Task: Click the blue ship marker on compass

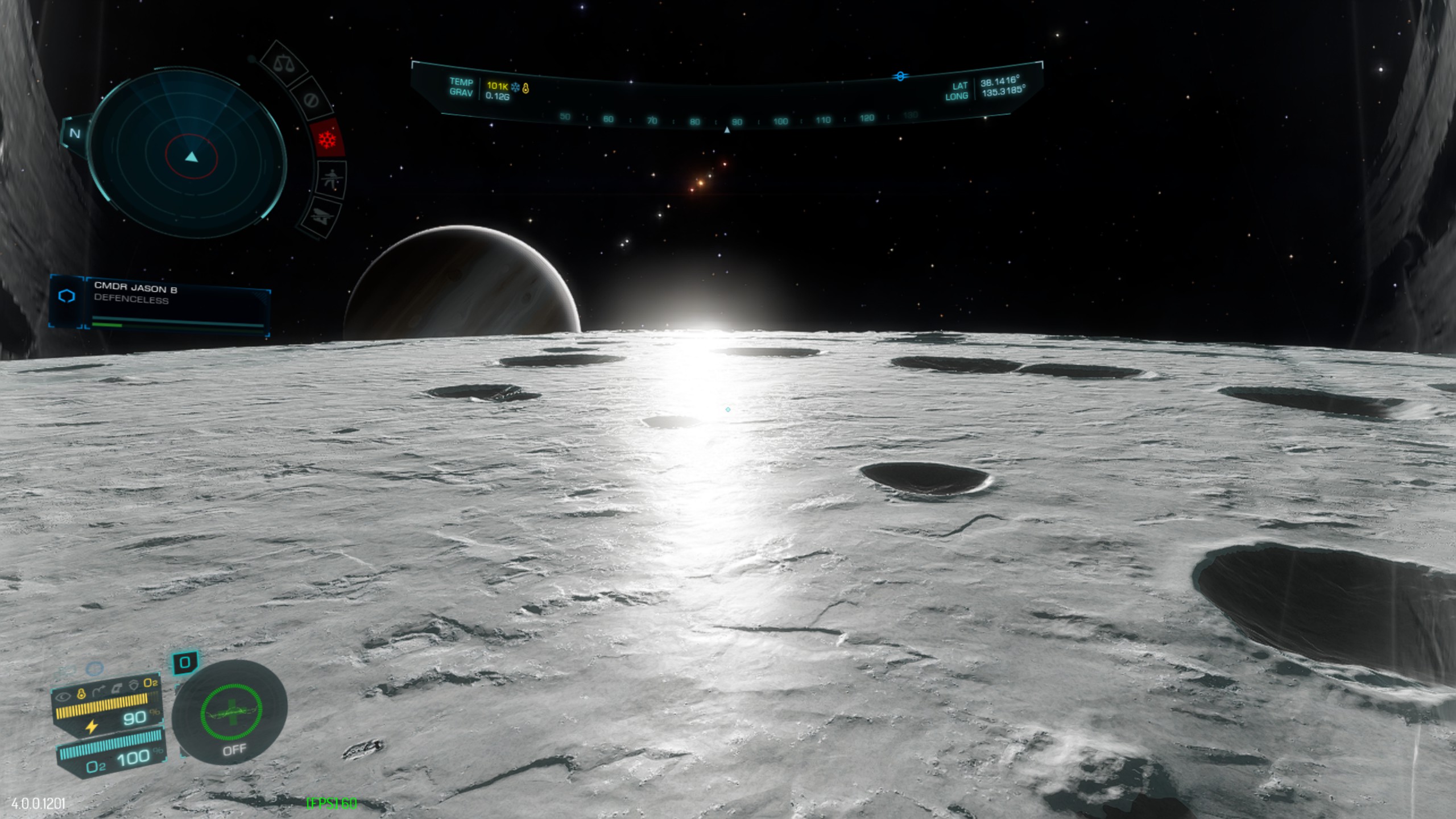Action: (x=900, y=76)
